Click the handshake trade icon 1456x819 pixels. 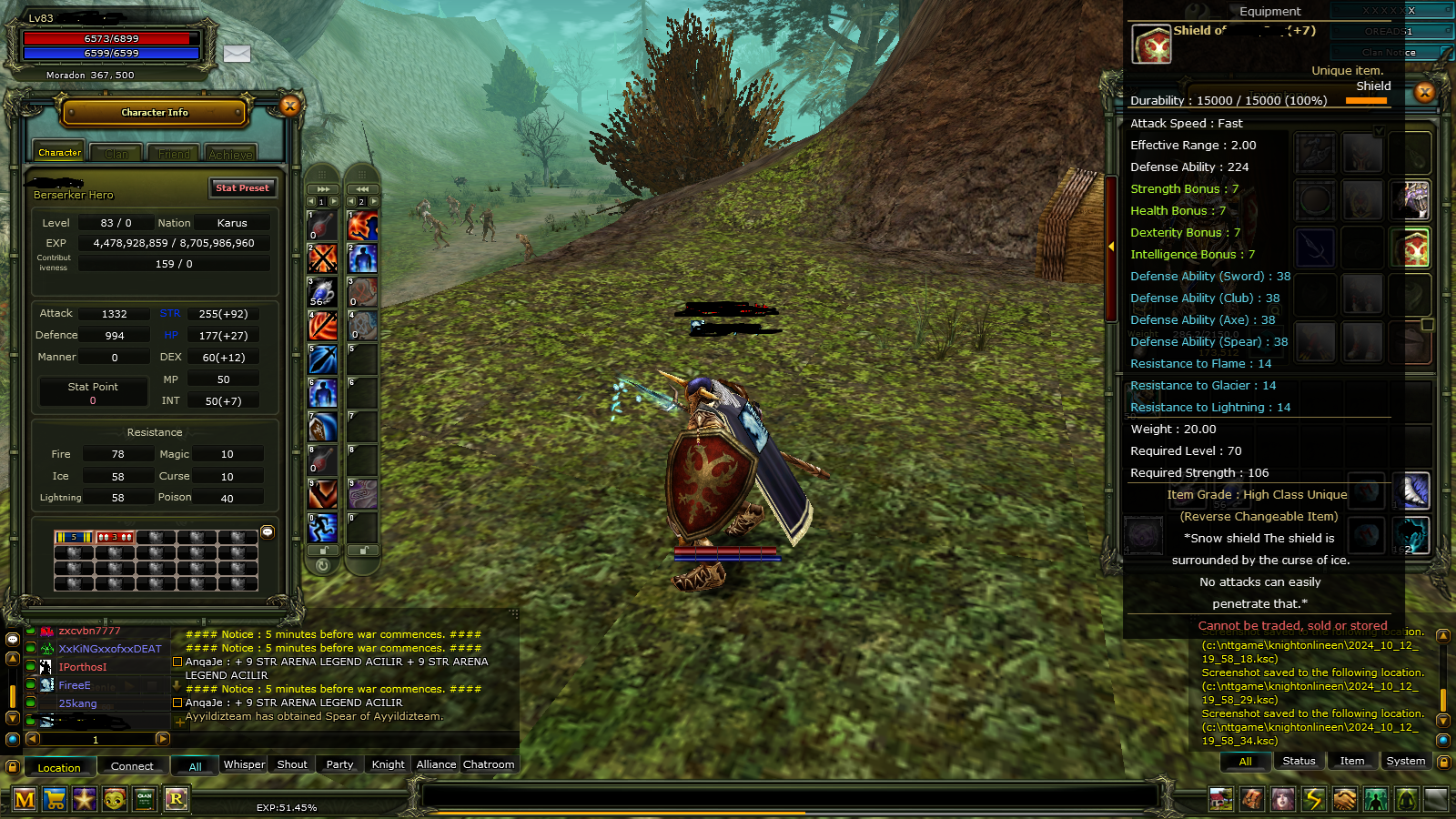point(1346,801)
